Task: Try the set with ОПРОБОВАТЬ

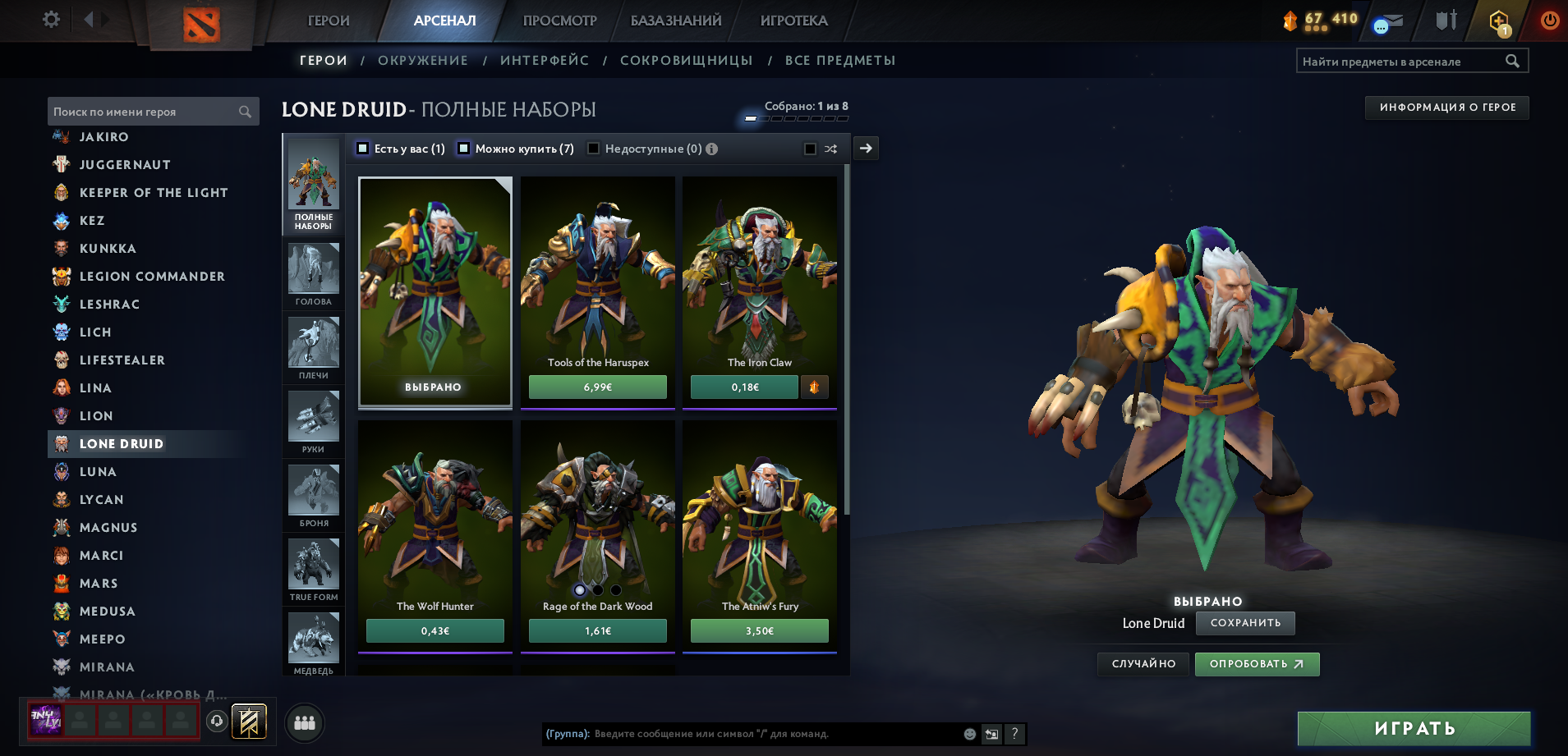Action: tap(1256, 664)
